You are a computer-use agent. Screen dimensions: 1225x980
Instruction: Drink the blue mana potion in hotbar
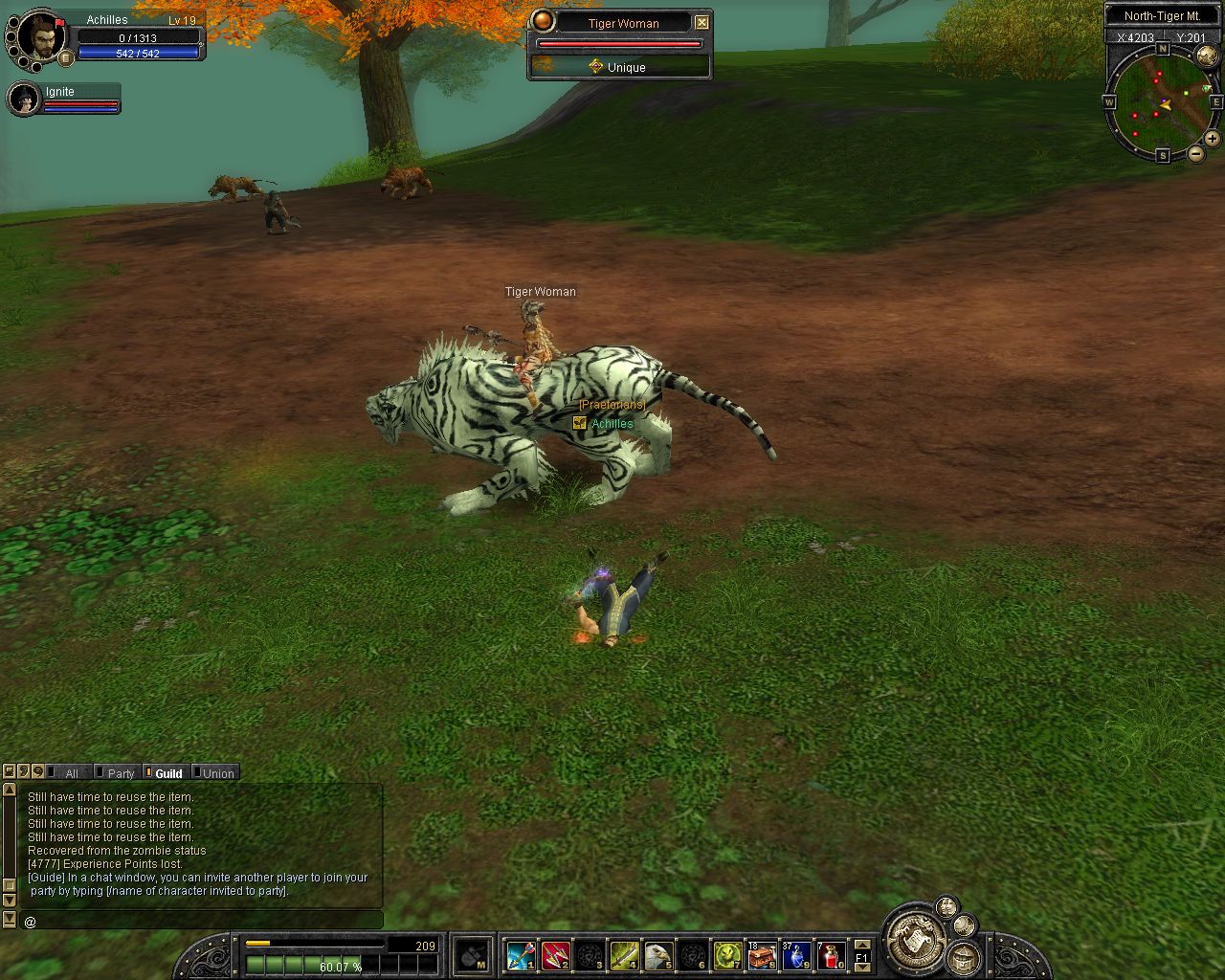796,954
